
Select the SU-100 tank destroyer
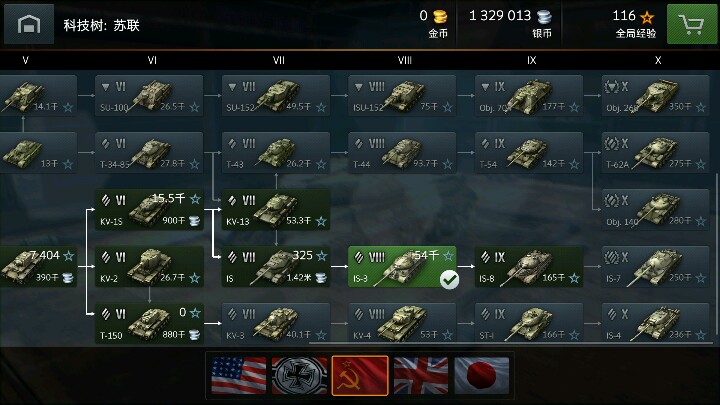click(148, 96)
